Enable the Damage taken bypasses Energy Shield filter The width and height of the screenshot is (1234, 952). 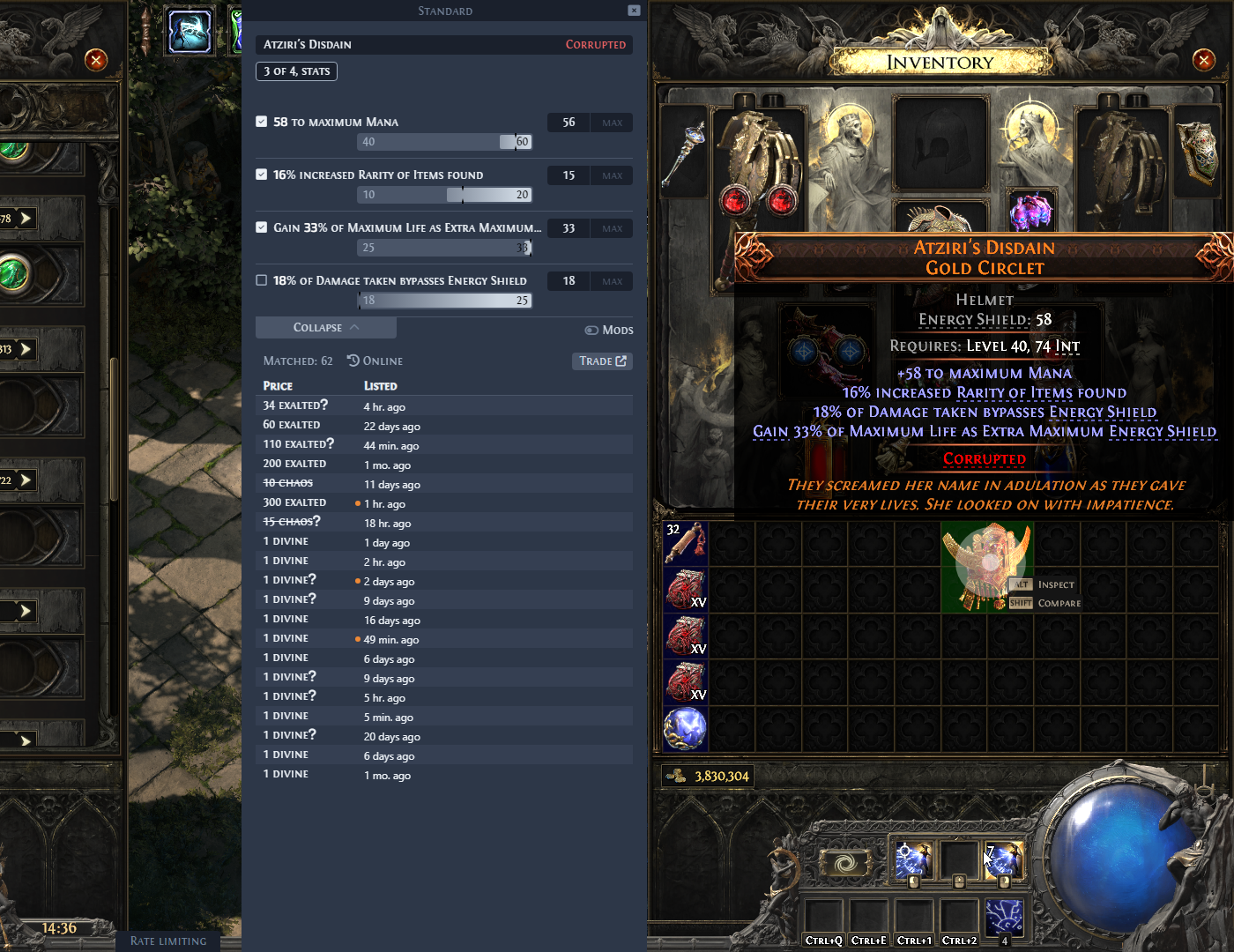point(261,279)
